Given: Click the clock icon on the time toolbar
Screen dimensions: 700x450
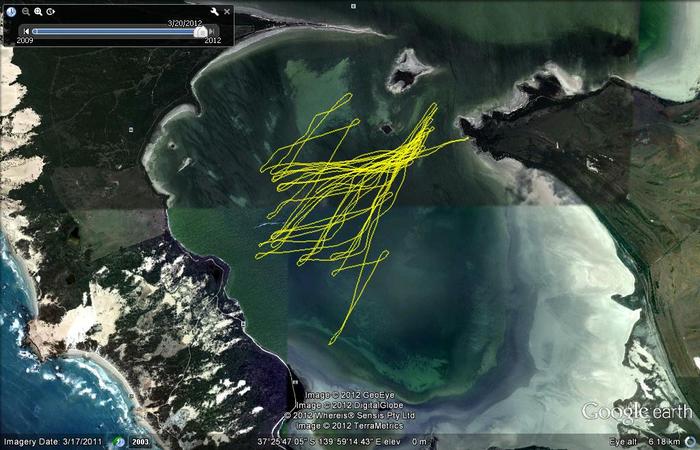Looking at the screenshot, I should 50,11.
